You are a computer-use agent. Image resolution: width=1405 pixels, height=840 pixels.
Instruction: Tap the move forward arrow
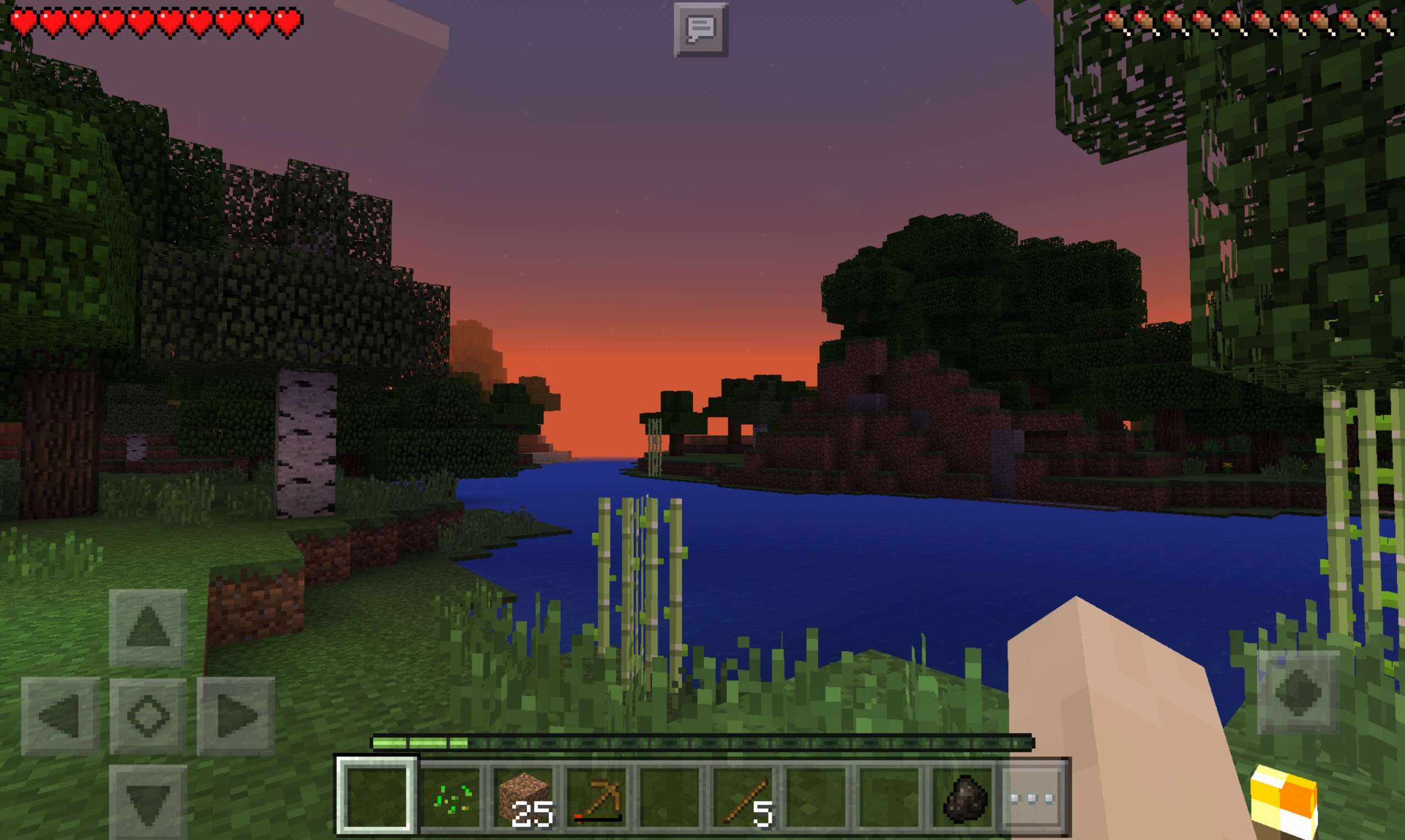tap(148, 627)
